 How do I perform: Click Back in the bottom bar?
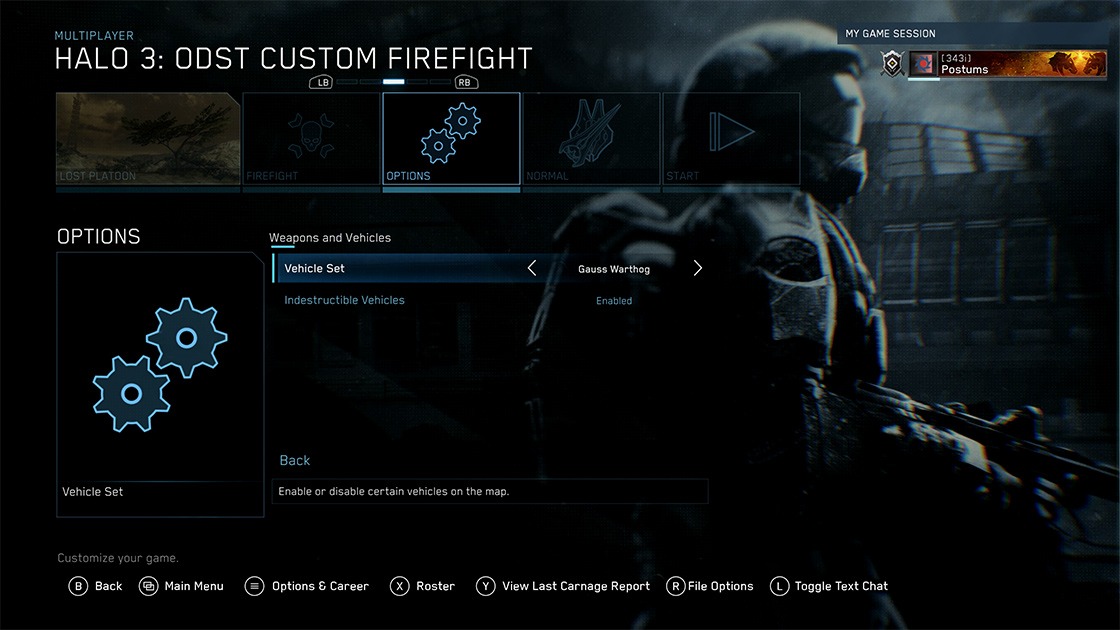(96, 586)
